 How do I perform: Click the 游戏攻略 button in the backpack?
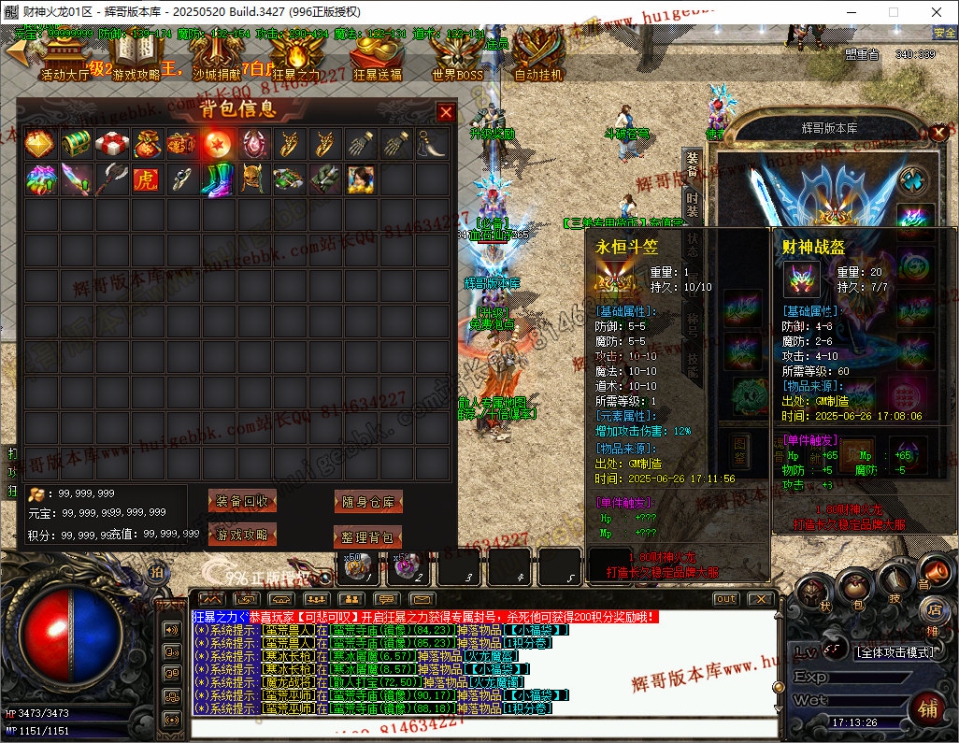[242, 535]
